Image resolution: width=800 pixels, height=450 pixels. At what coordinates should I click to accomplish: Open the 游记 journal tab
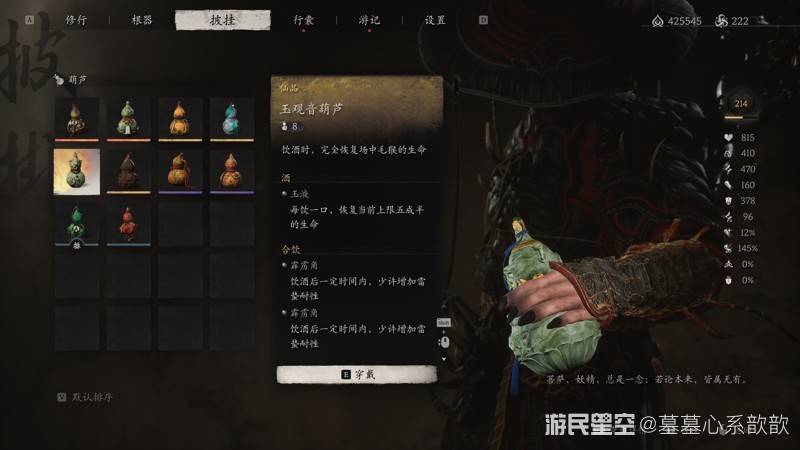pyautogui.click(x=369, y=20)
